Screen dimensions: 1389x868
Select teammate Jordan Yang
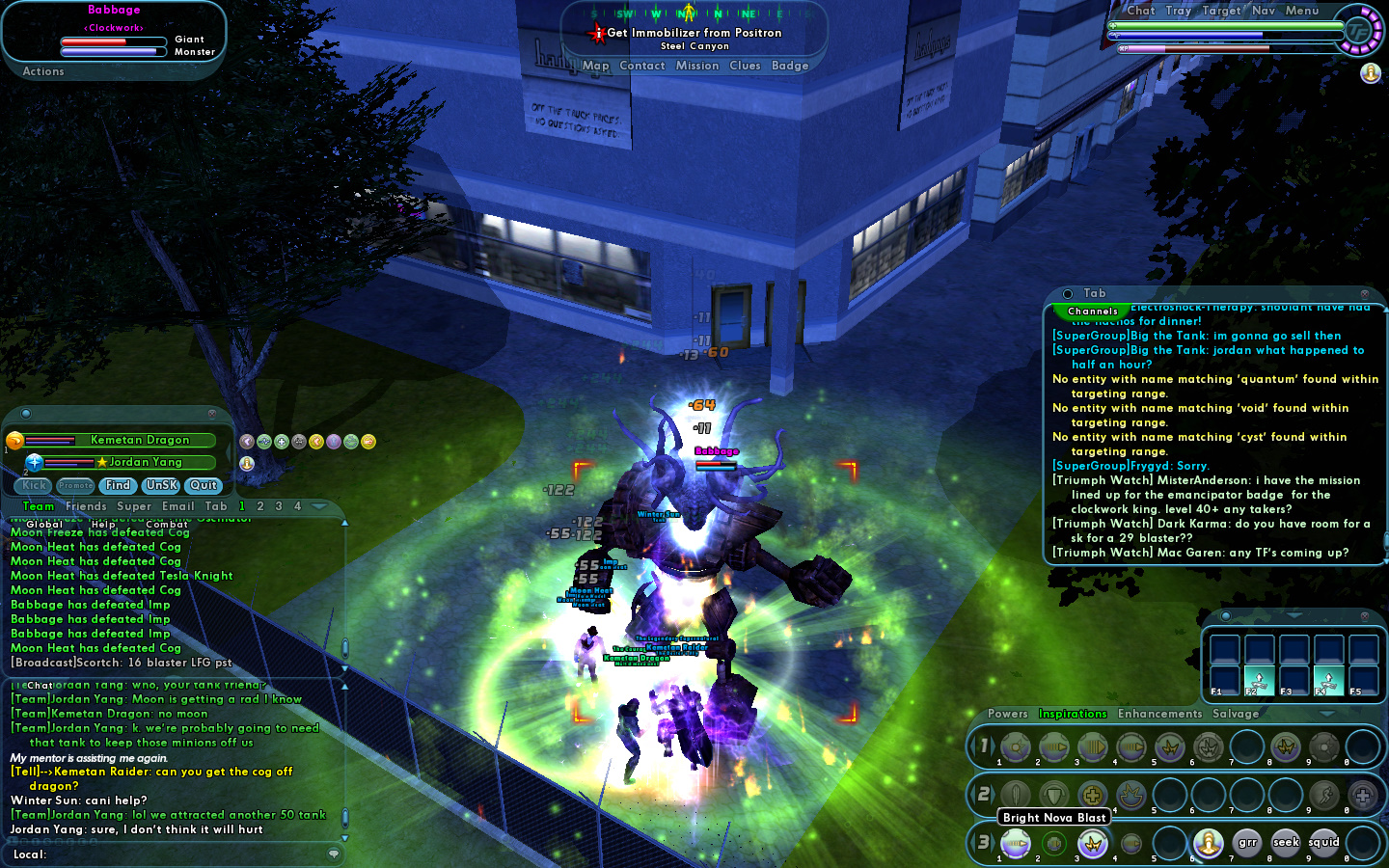point(145,462)
